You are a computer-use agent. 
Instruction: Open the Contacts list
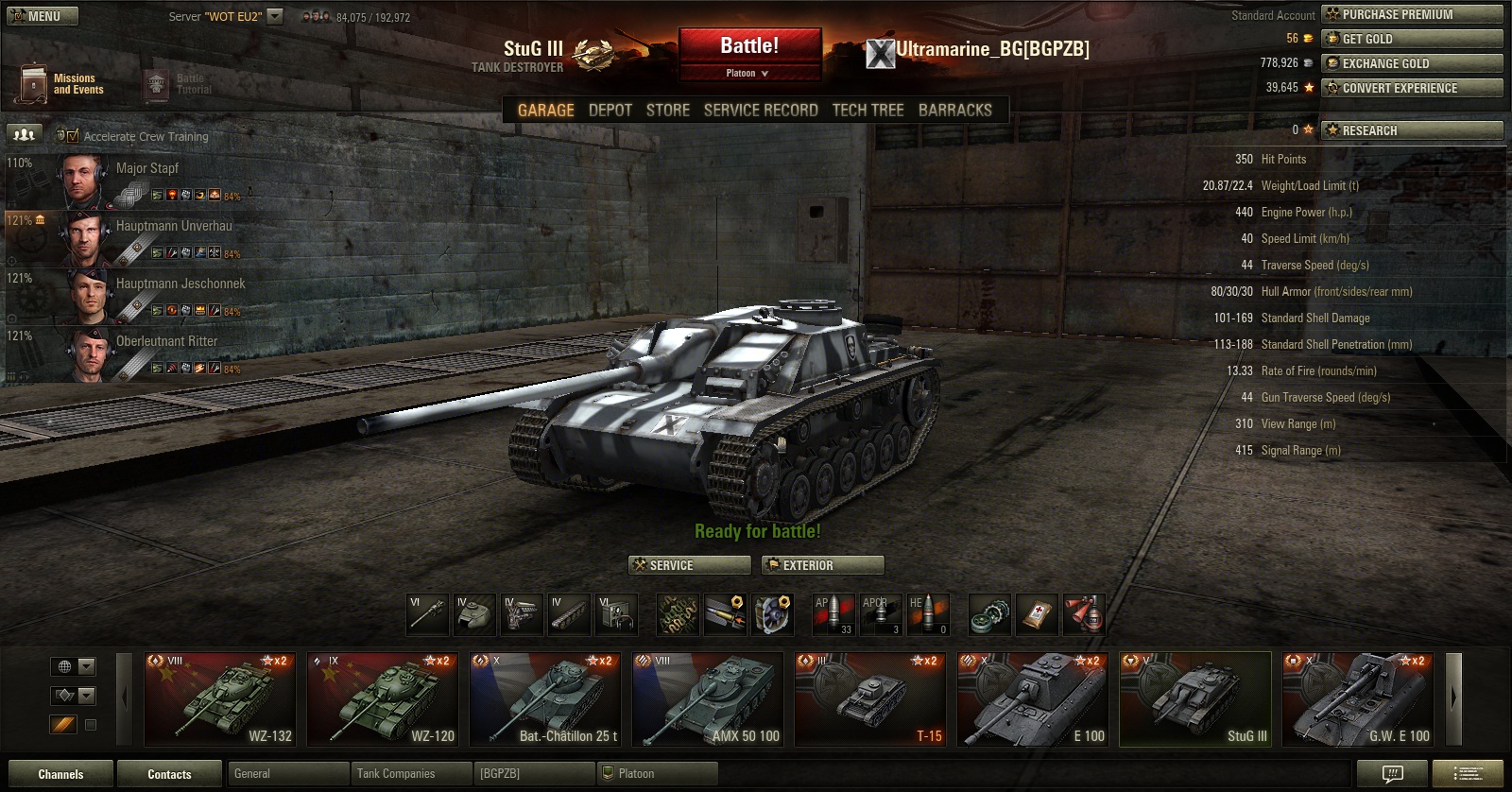[x=169, y=774]
